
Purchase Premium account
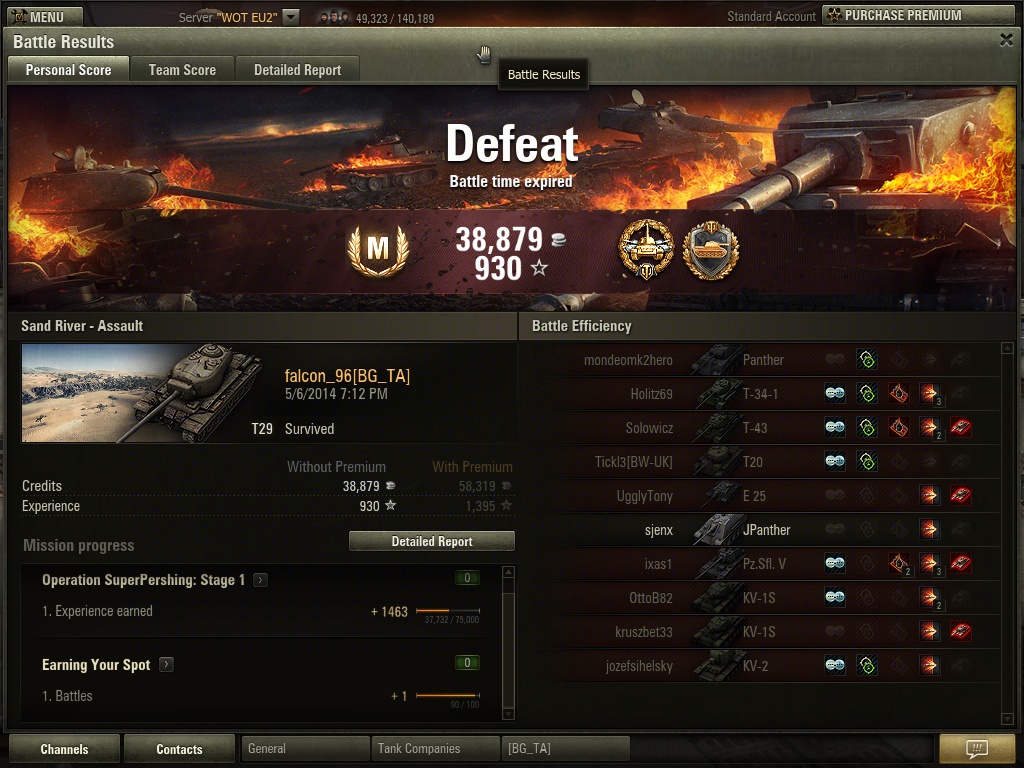(917, 15)
